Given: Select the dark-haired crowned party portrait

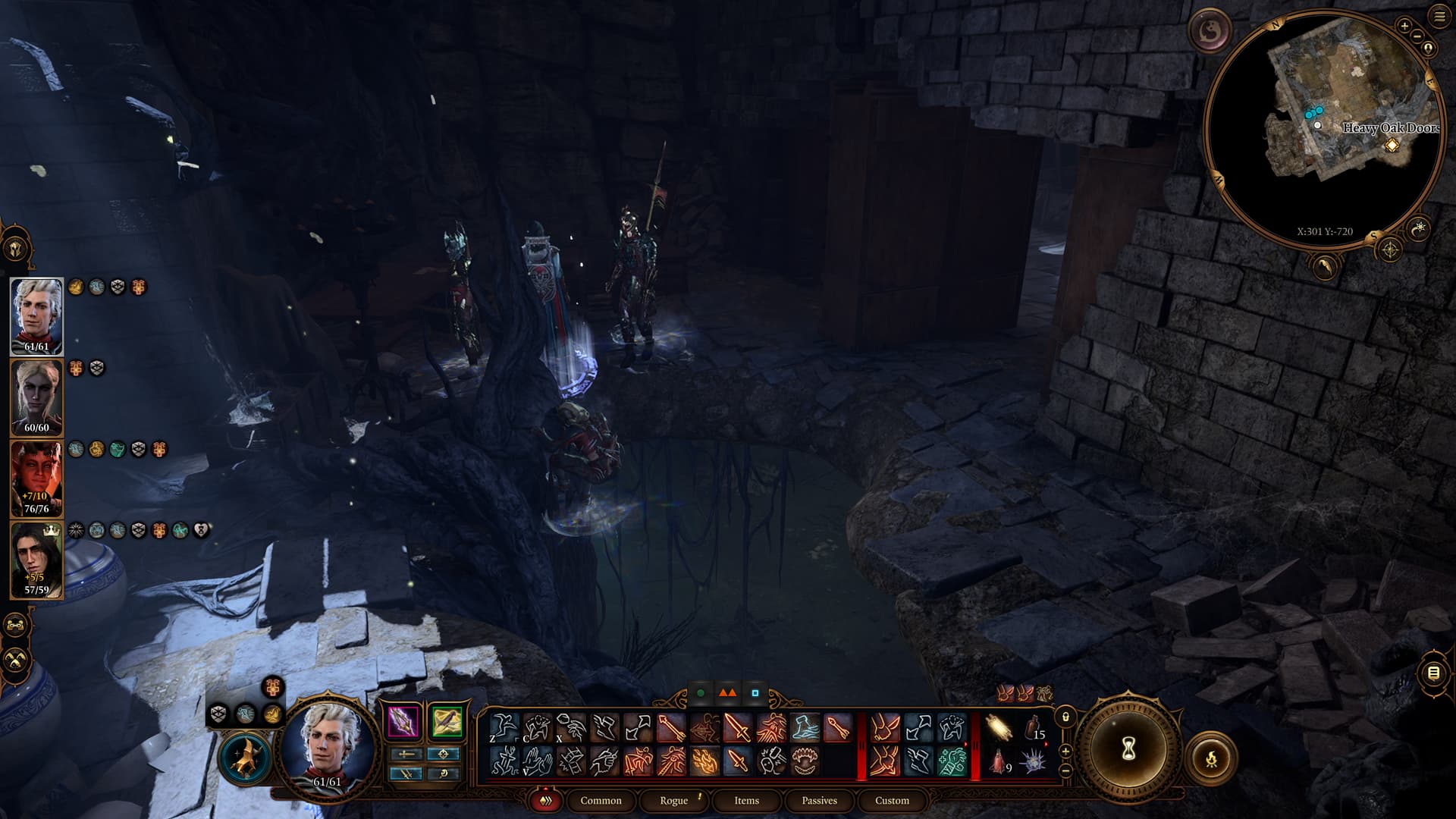Looking at the screenshot, I should (x=36, y=560).
